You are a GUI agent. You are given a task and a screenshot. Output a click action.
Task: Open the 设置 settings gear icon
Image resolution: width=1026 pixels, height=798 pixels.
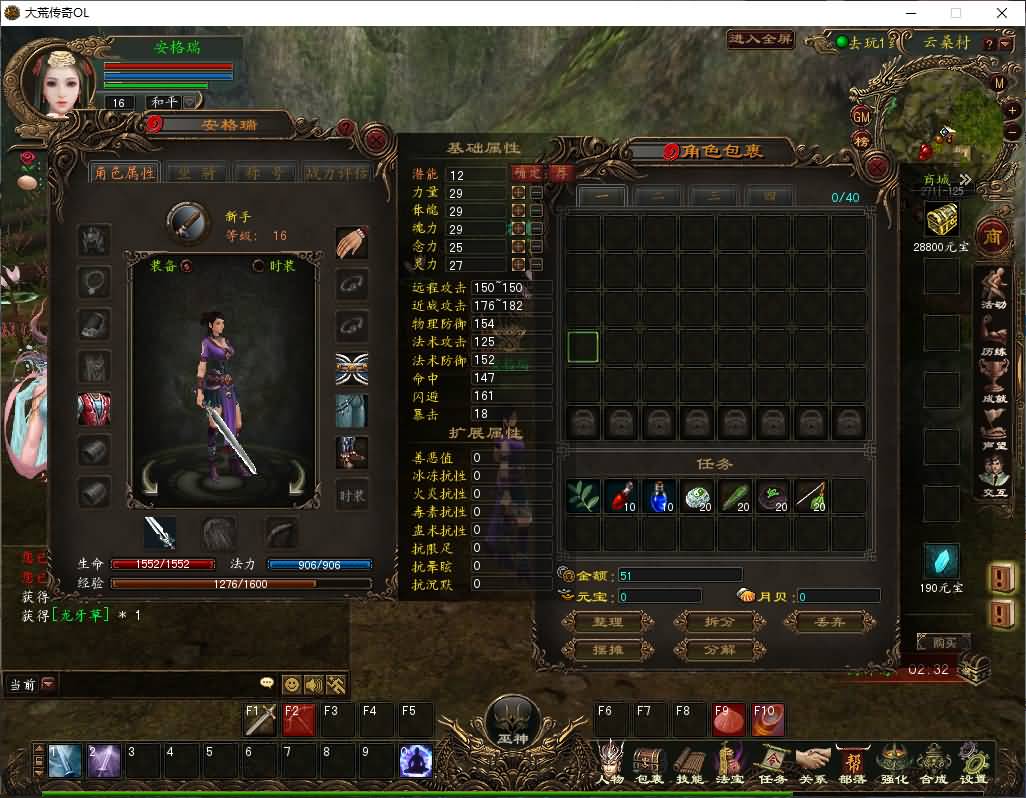pos(973,765)
